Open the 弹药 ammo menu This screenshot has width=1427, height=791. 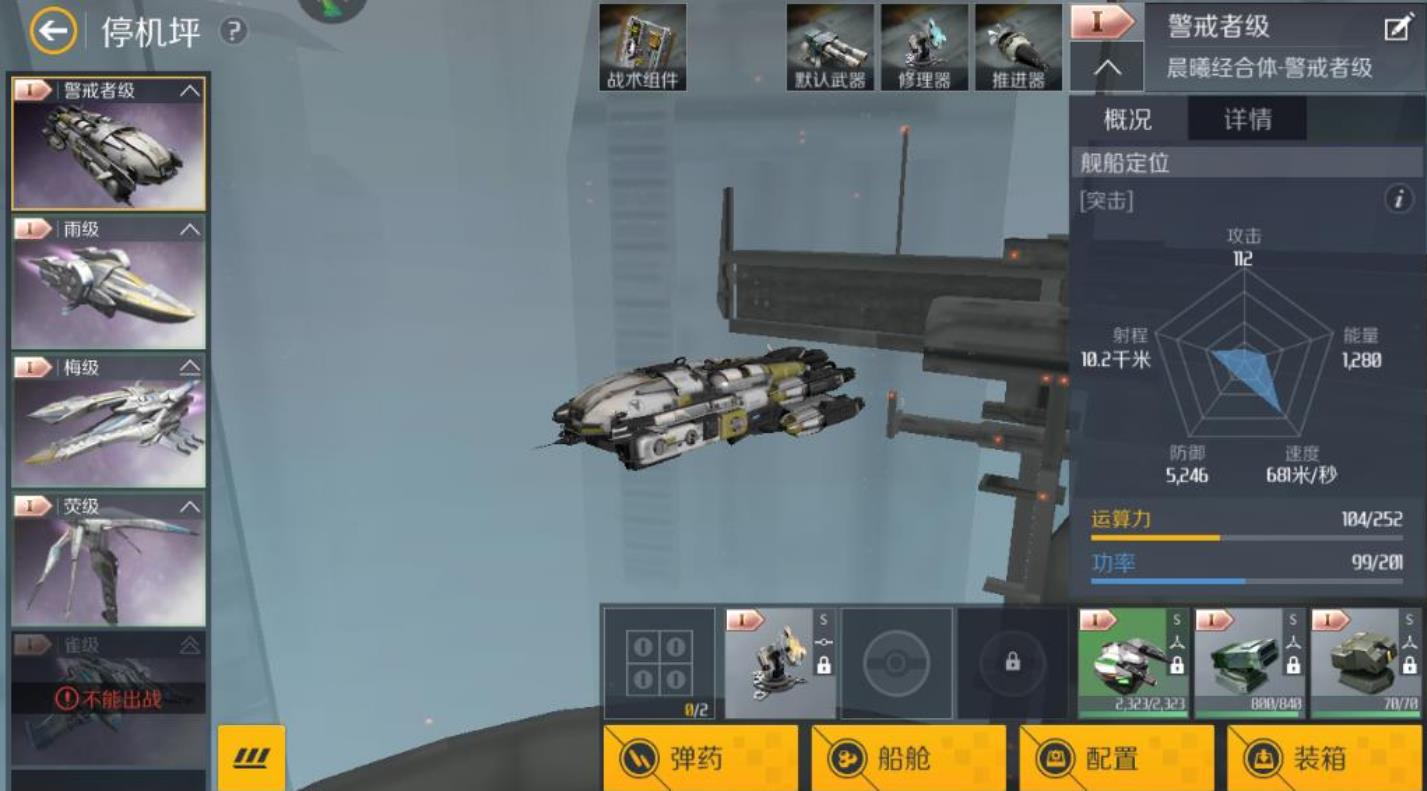(701, 758)
